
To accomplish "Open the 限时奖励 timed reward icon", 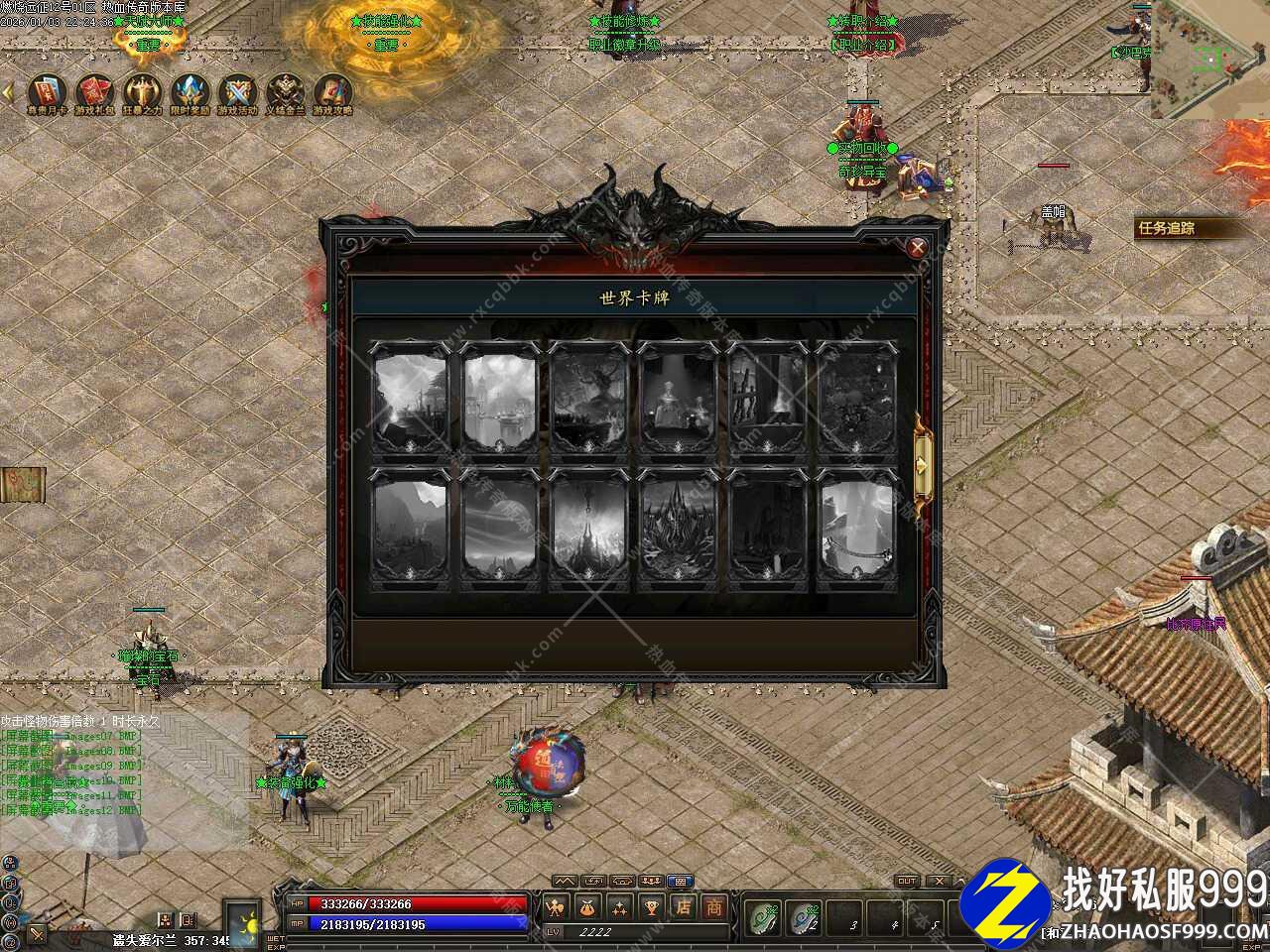I will point(189,91).
